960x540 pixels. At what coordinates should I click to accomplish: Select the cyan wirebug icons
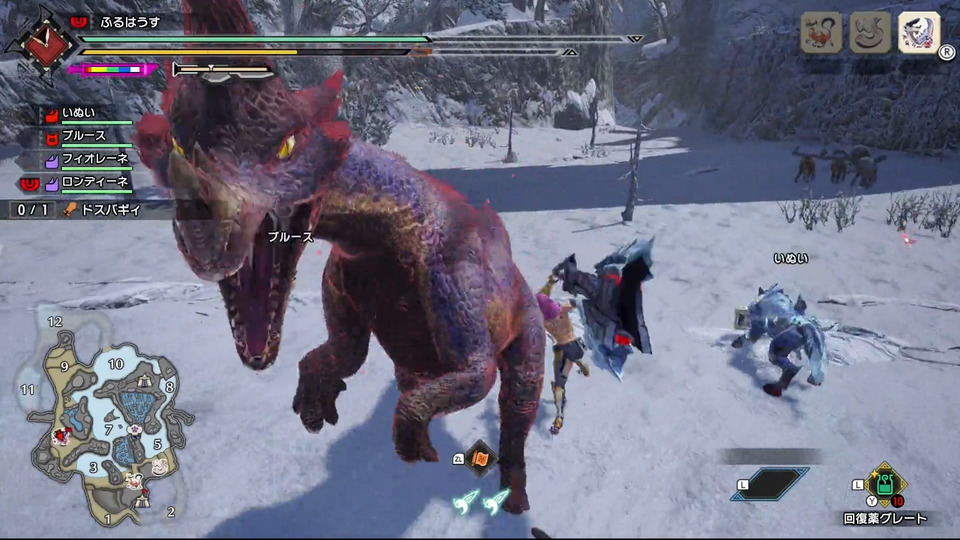click(x=480, y=501)
